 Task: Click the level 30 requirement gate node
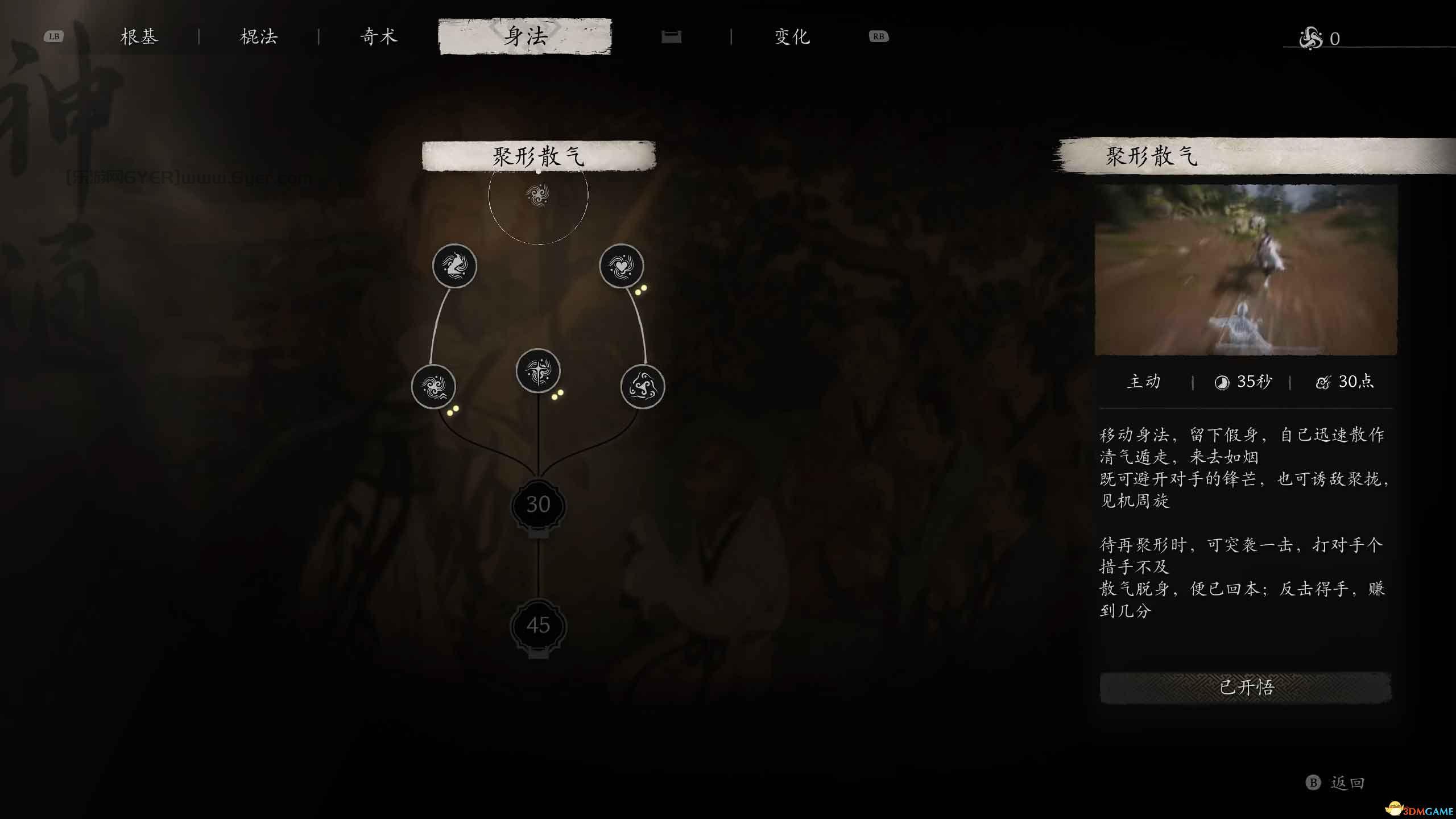539,504
